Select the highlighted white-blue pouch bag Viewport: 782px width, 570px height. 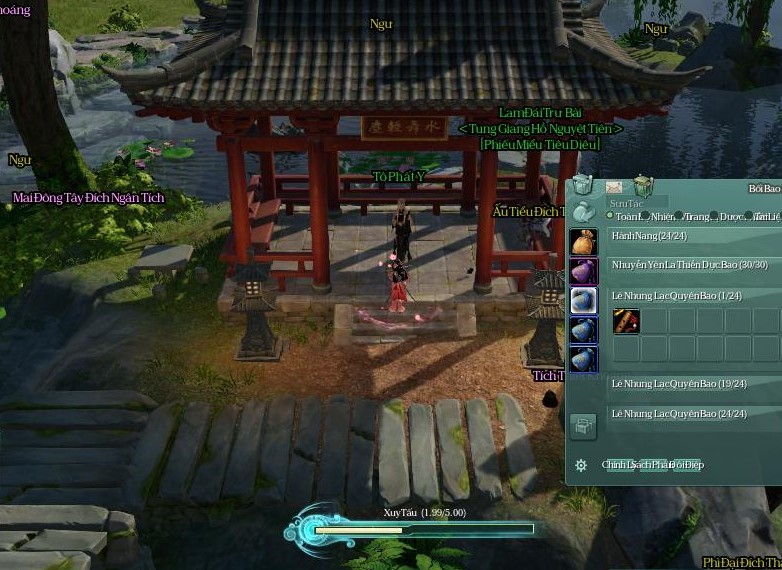click(x=583, y=301)
